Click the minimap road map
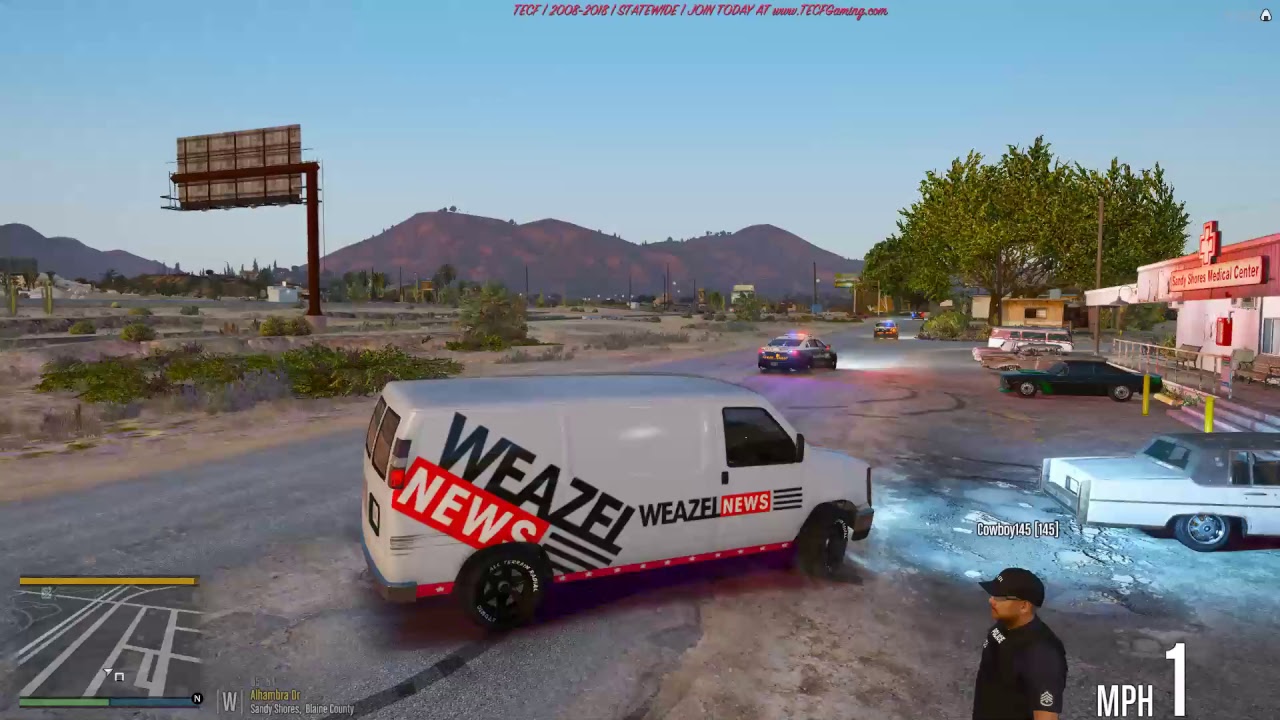Image resolution: width=1280 pixels, height=720 pixels. tap(108, 640)
